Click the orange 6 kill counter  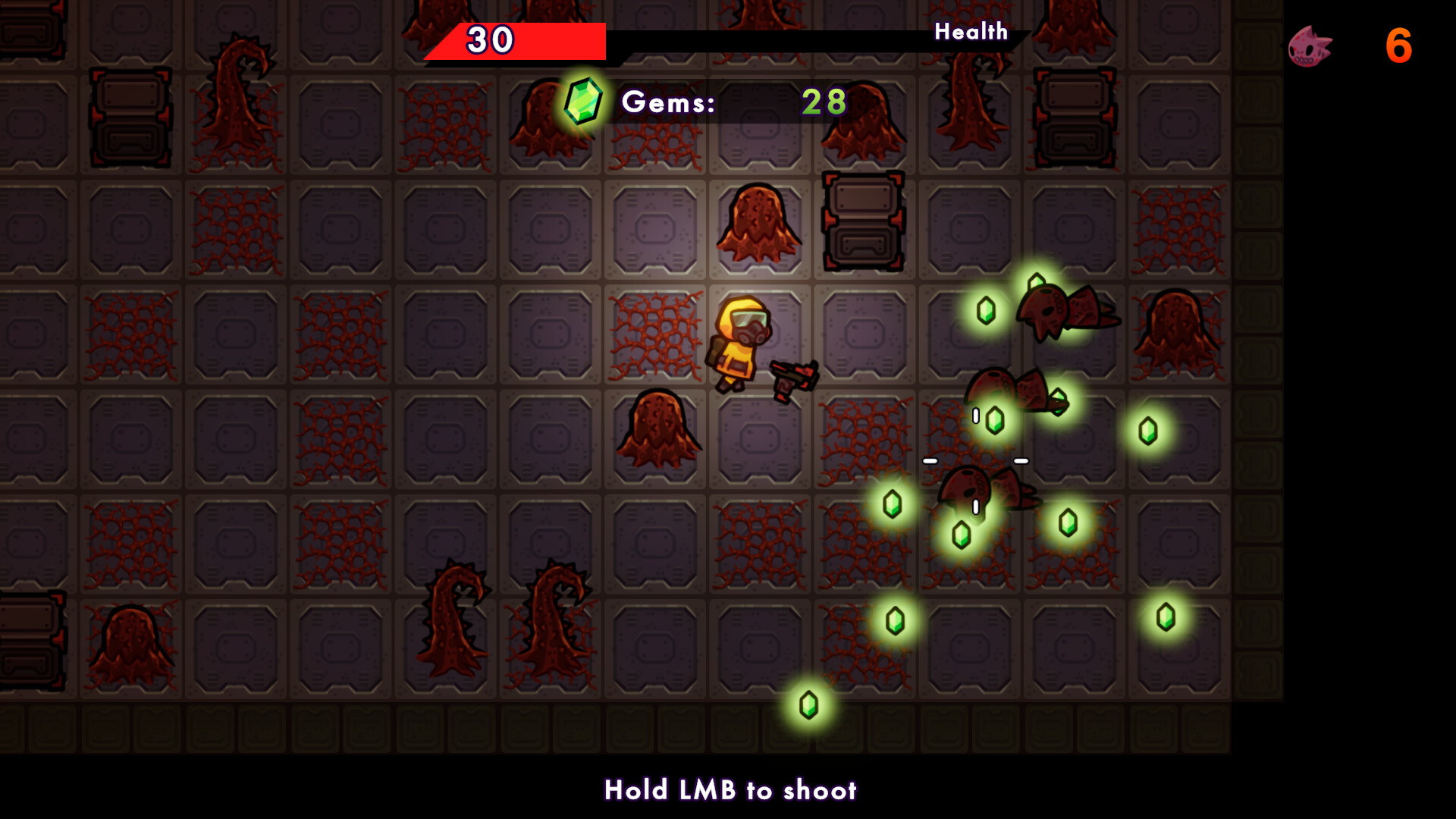[1398, 47]
